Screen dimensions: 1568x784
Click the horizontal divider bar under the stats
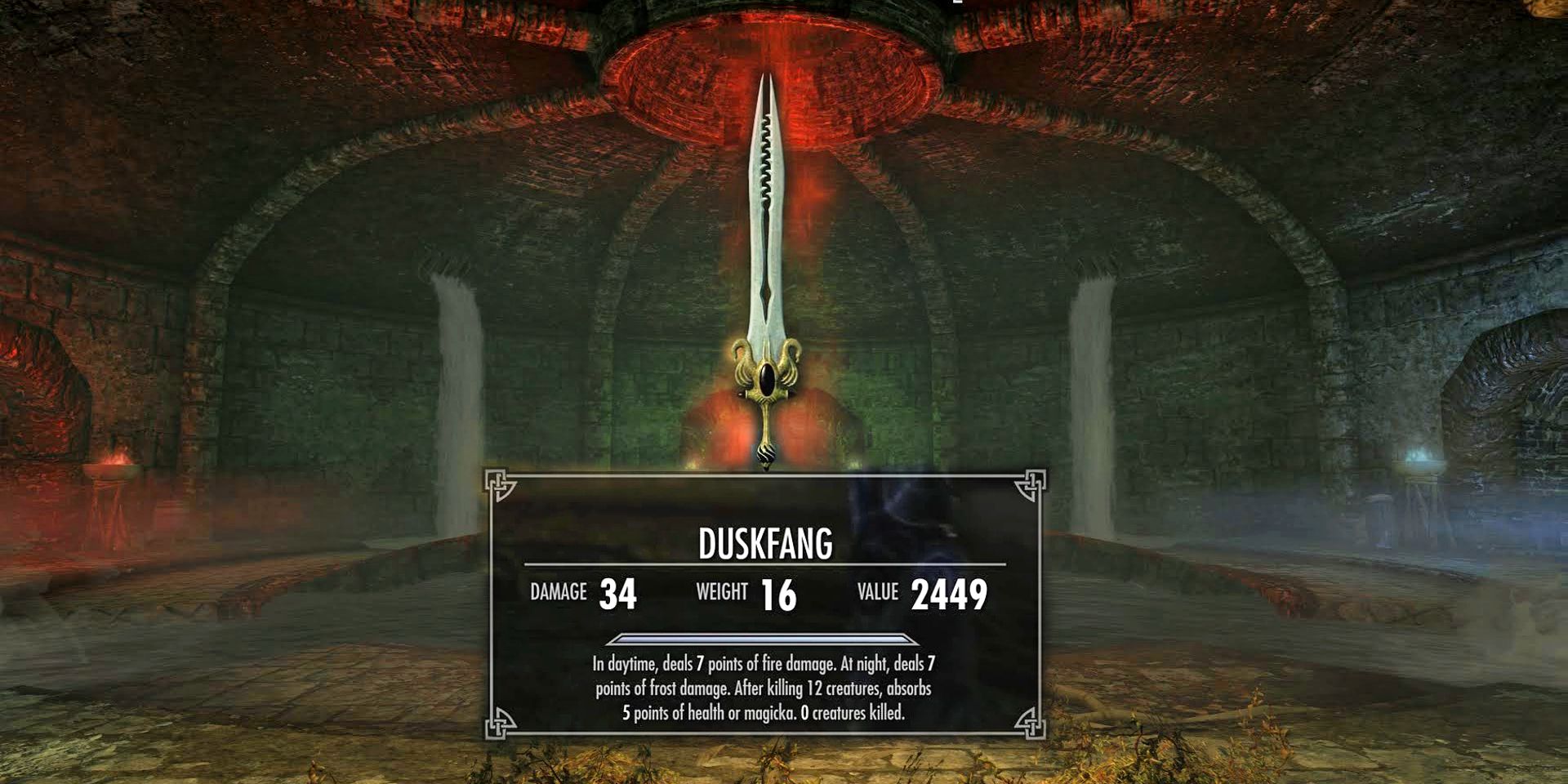point(765,639)
